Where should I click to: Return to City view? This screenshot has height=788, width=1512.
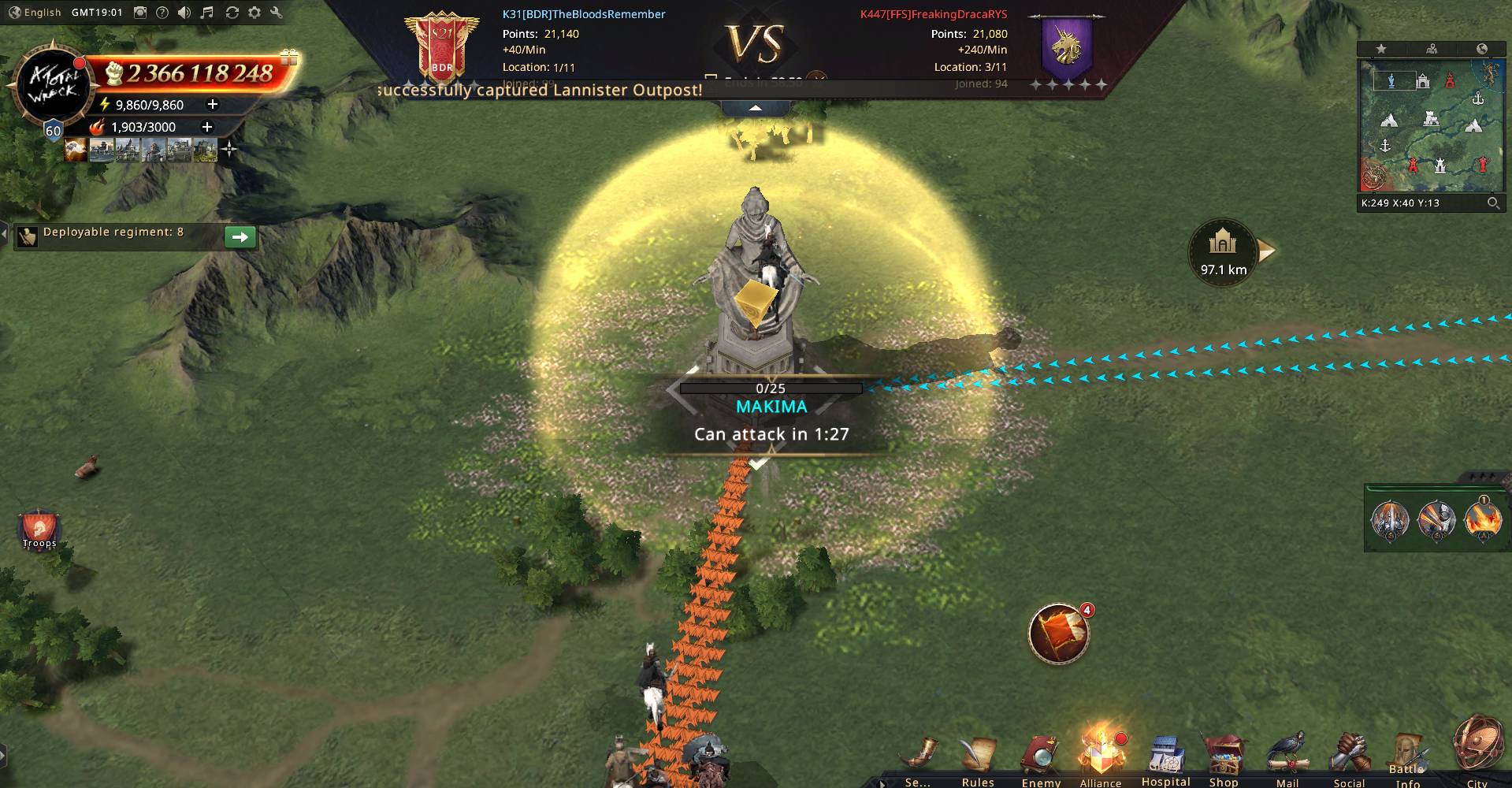[1477, 750]
